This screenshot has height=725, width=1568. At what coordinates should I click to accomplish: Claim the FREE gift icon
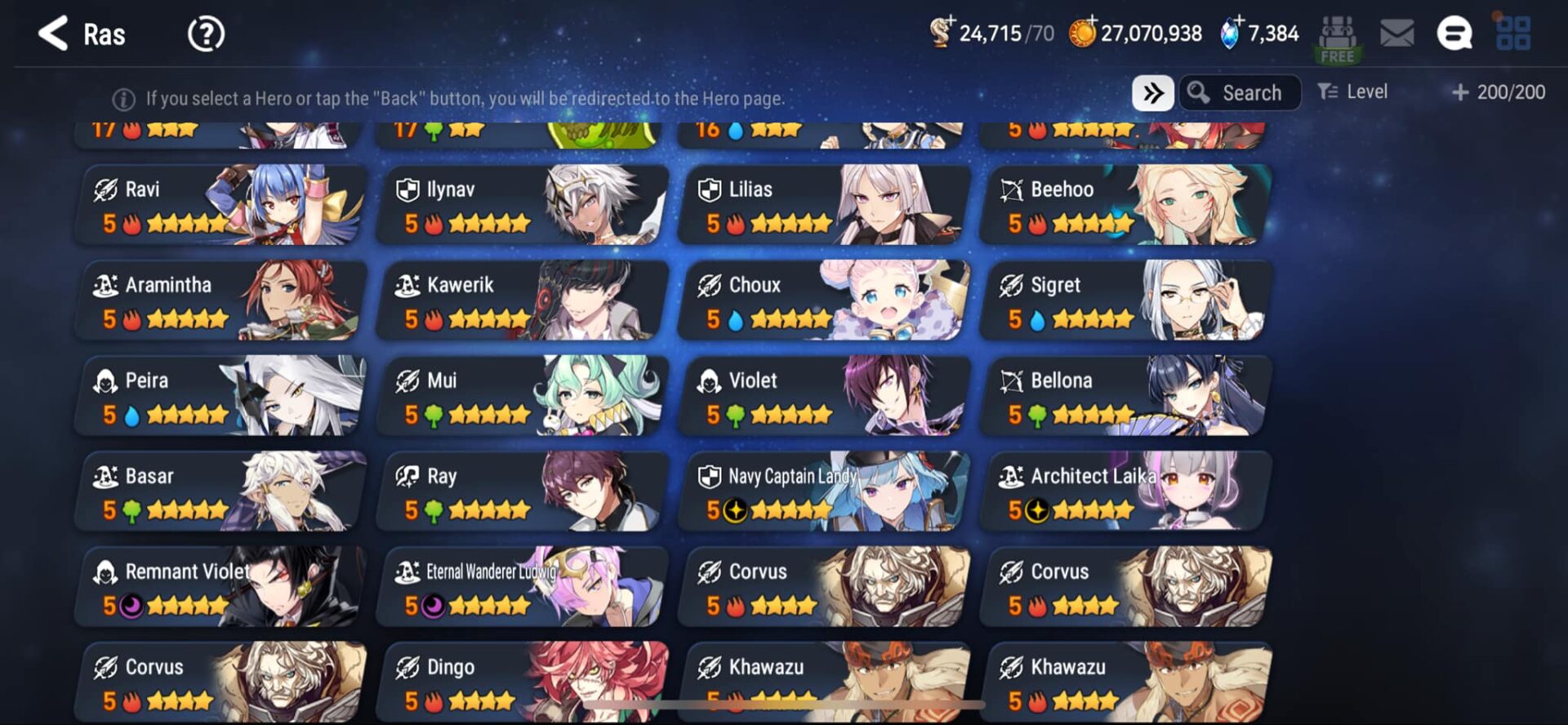click(1337, 39)
